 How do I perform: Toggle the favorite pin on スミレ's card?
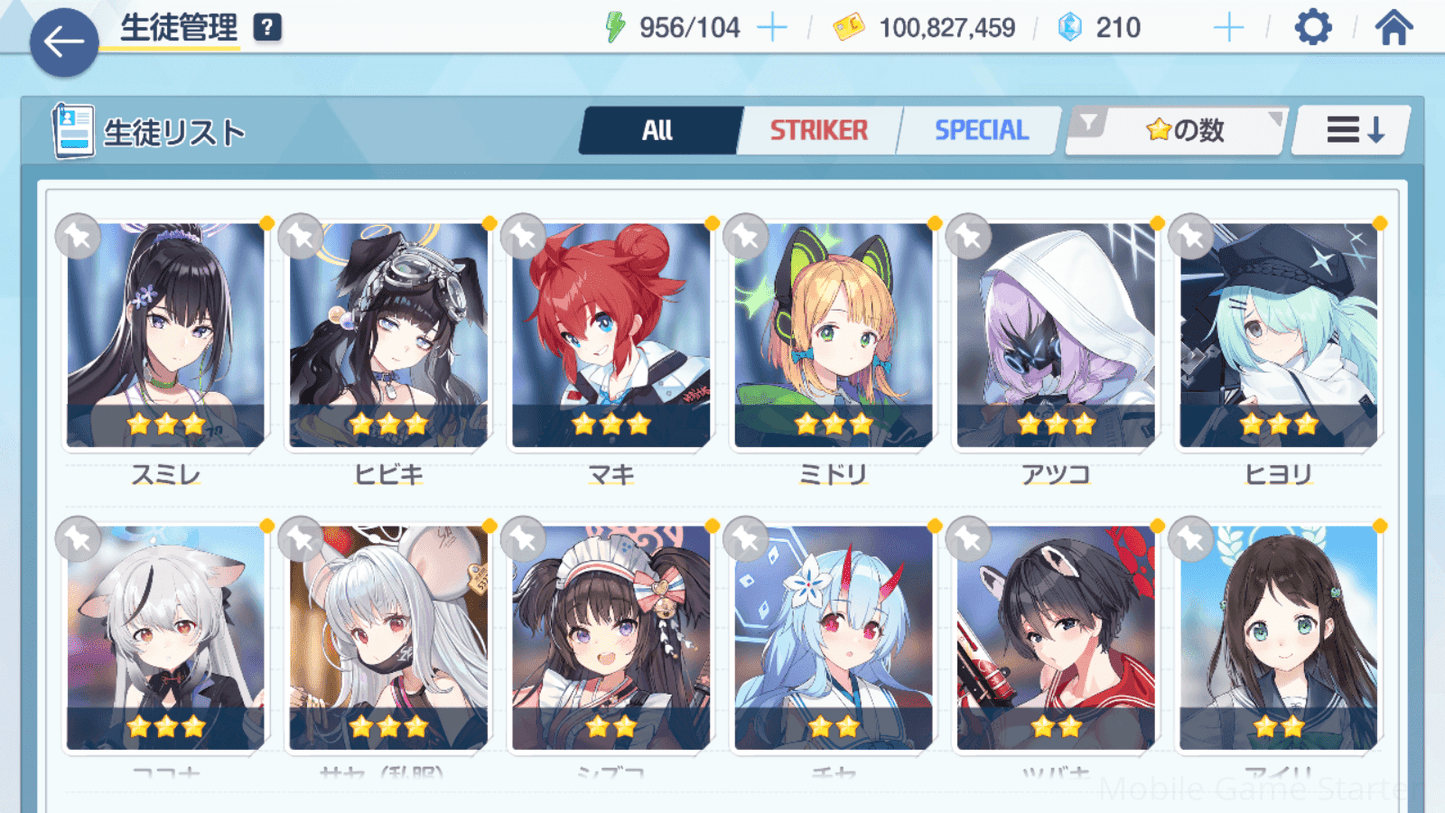tap(77, 236)
